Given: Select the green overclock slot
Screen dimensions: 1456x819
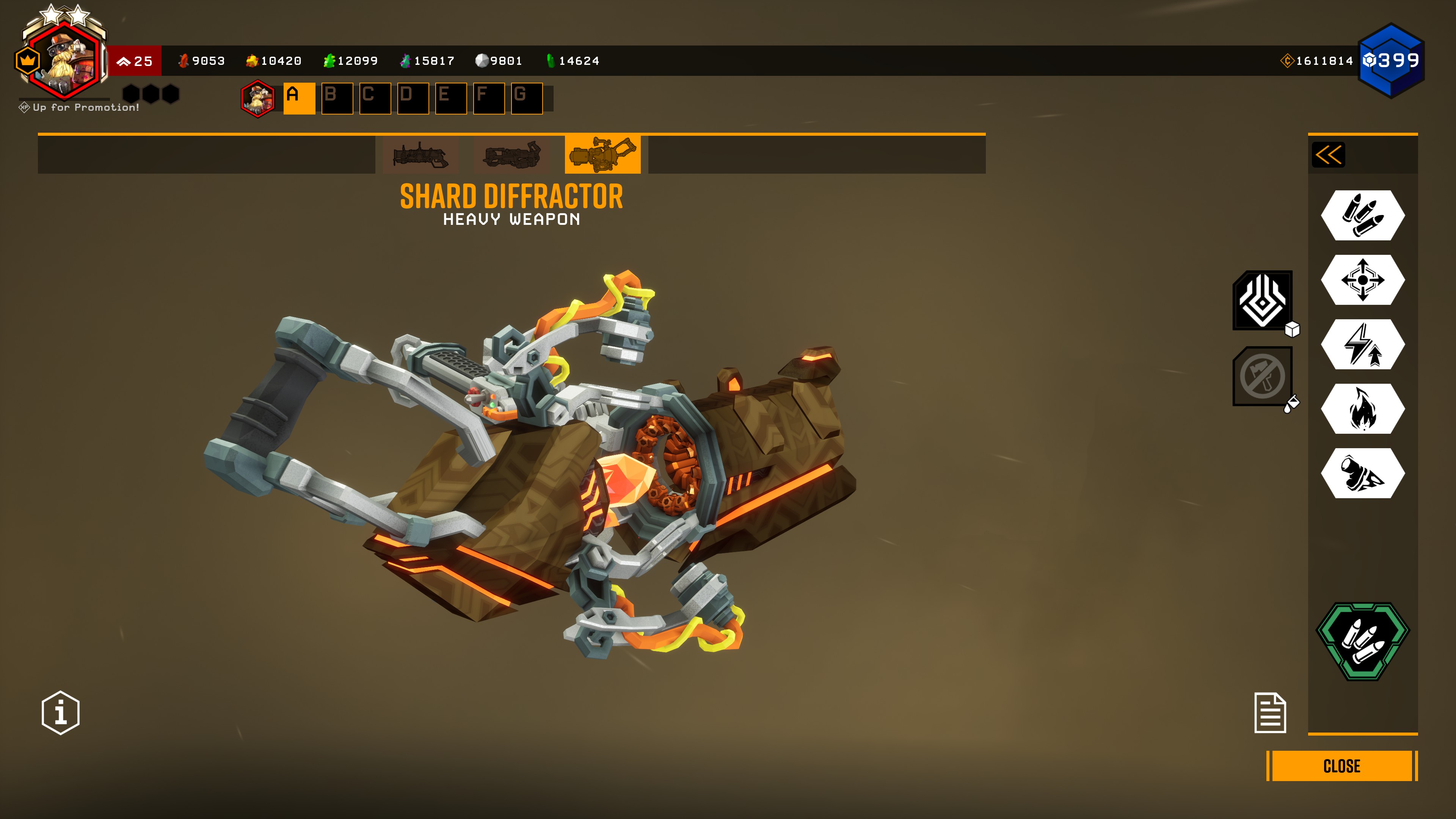Looking at the screenshot, I should [1363, 641].
